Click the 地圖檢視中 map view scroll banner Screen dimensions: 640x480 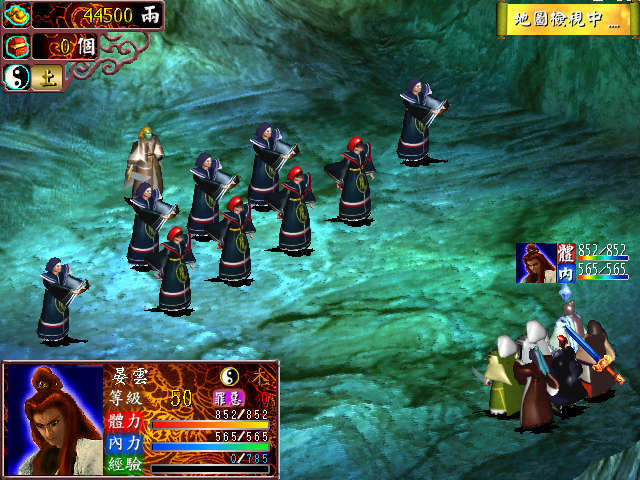pyautogui.click(x=567, y=19)
